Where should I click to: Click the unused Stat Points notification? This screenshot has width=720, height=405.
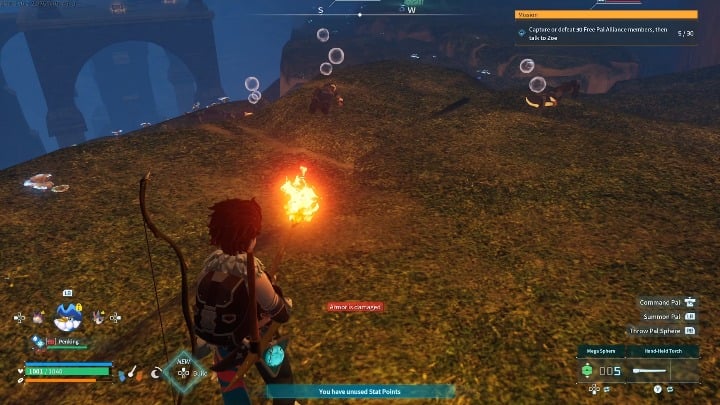click(360, 392)
